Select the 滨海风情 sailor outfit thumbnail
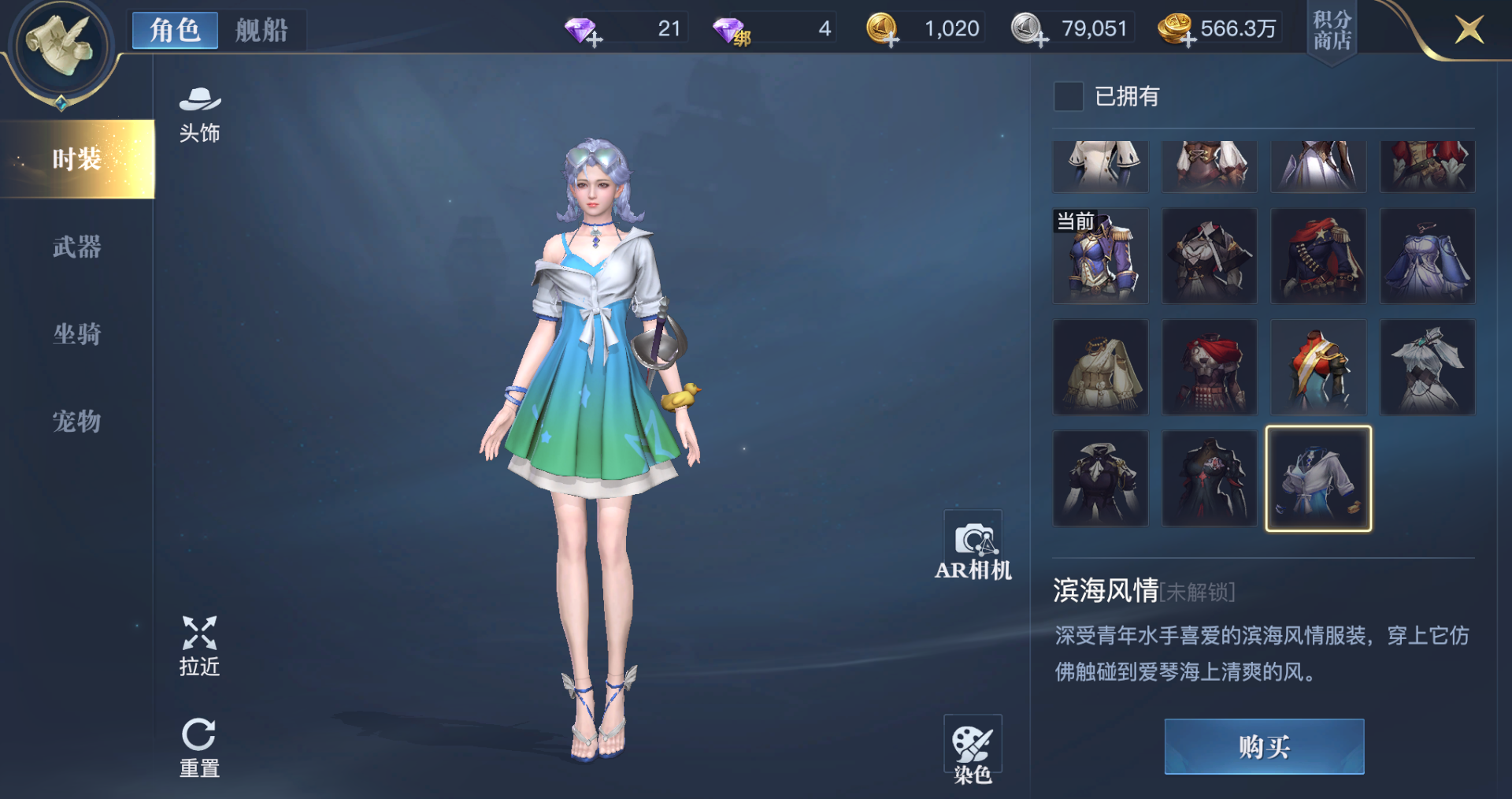 (1318, 478)
